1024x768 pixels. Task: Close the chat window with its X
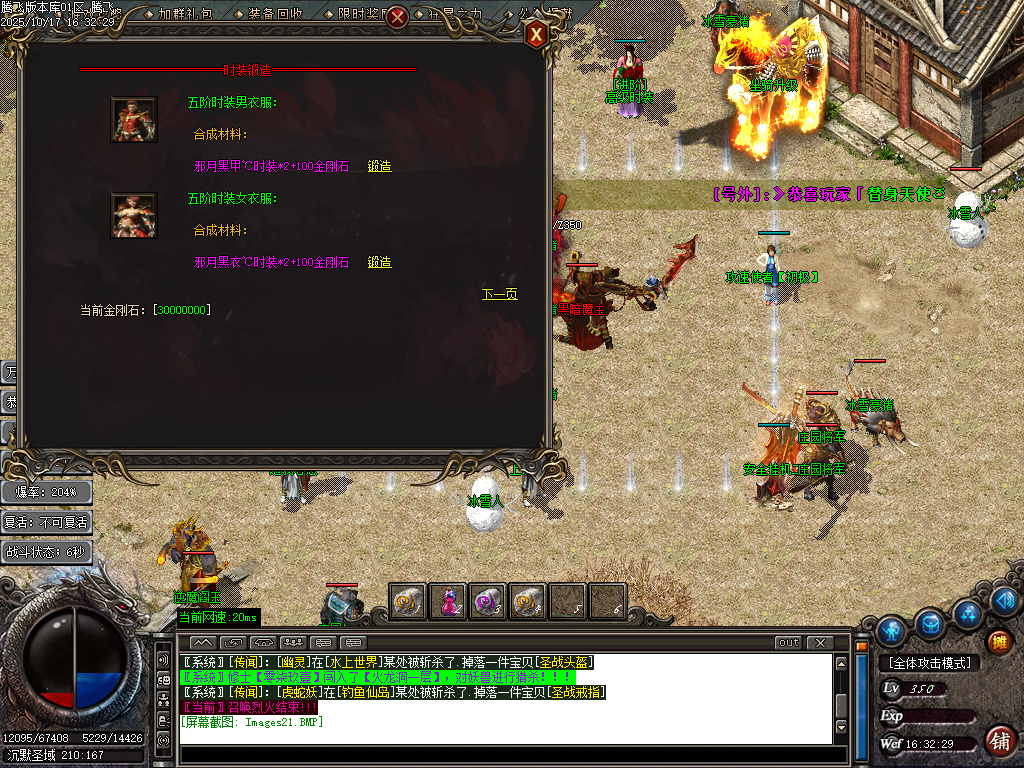(820, 642)
